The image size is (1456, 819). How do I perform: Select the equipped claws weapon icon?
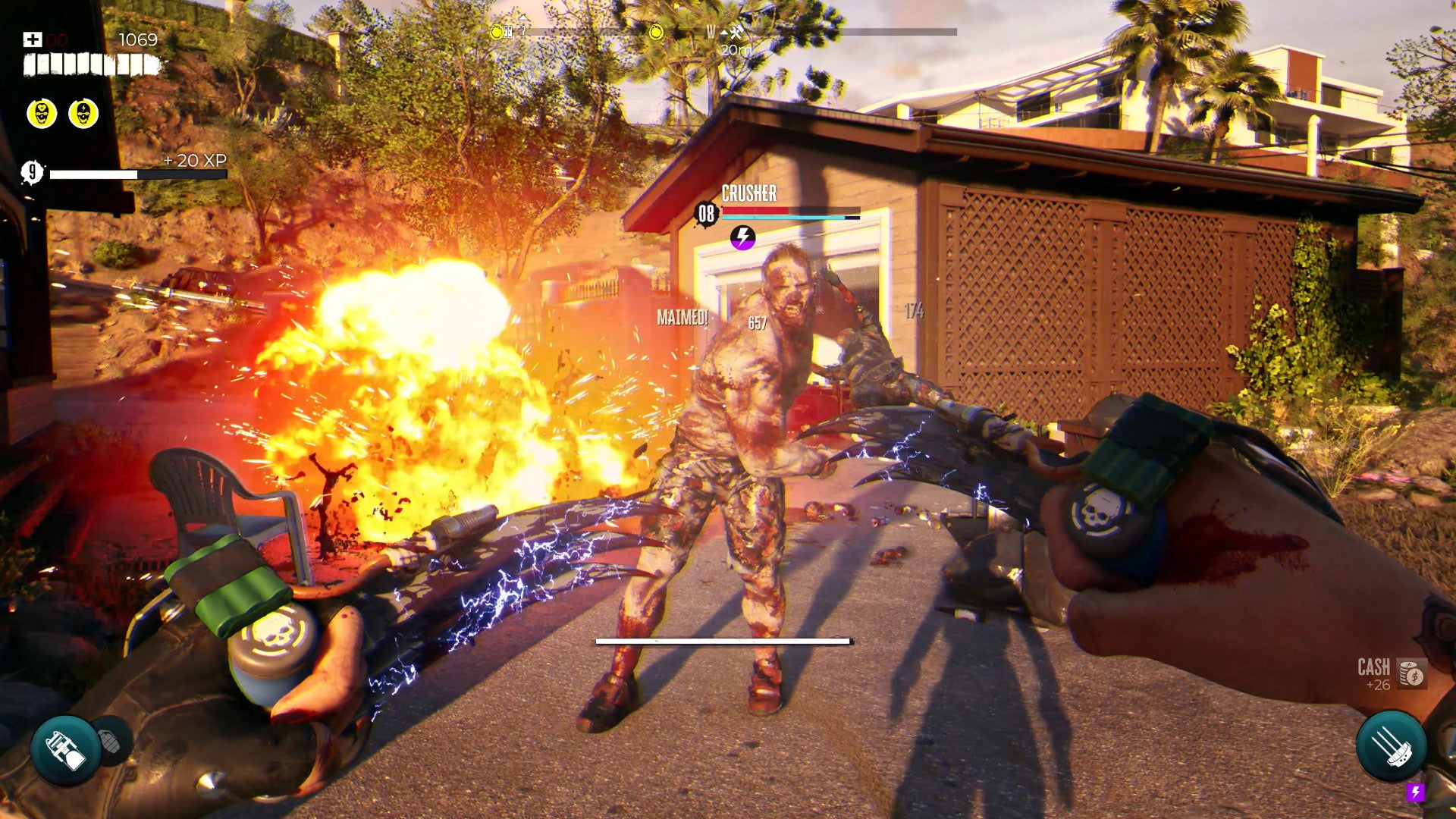(x=1391, y=746)
